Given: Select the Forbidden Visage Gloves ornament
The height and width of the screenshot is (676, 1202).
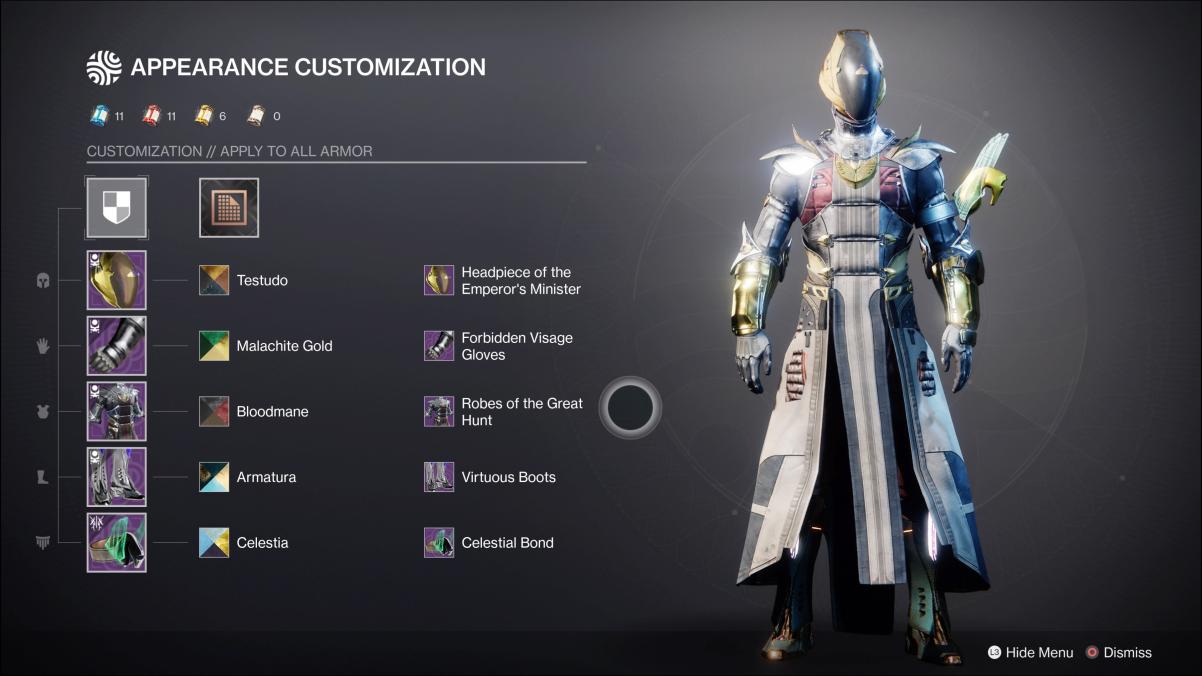Looking at the screenshot, I should click(x=439, y=346).
